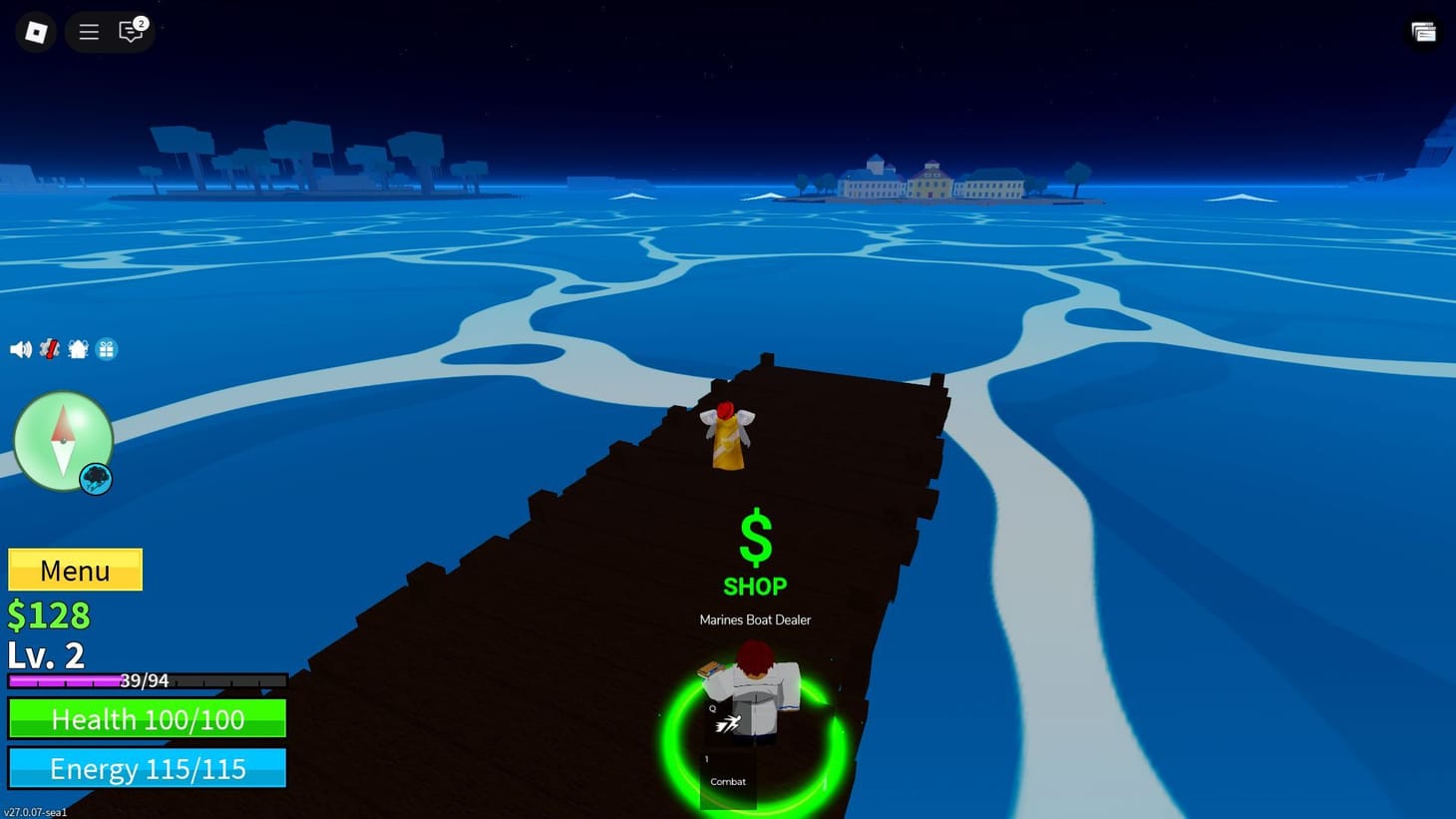Click the green dollar SHOP icon
This screenshot has height=819, width=1456.
755,539
